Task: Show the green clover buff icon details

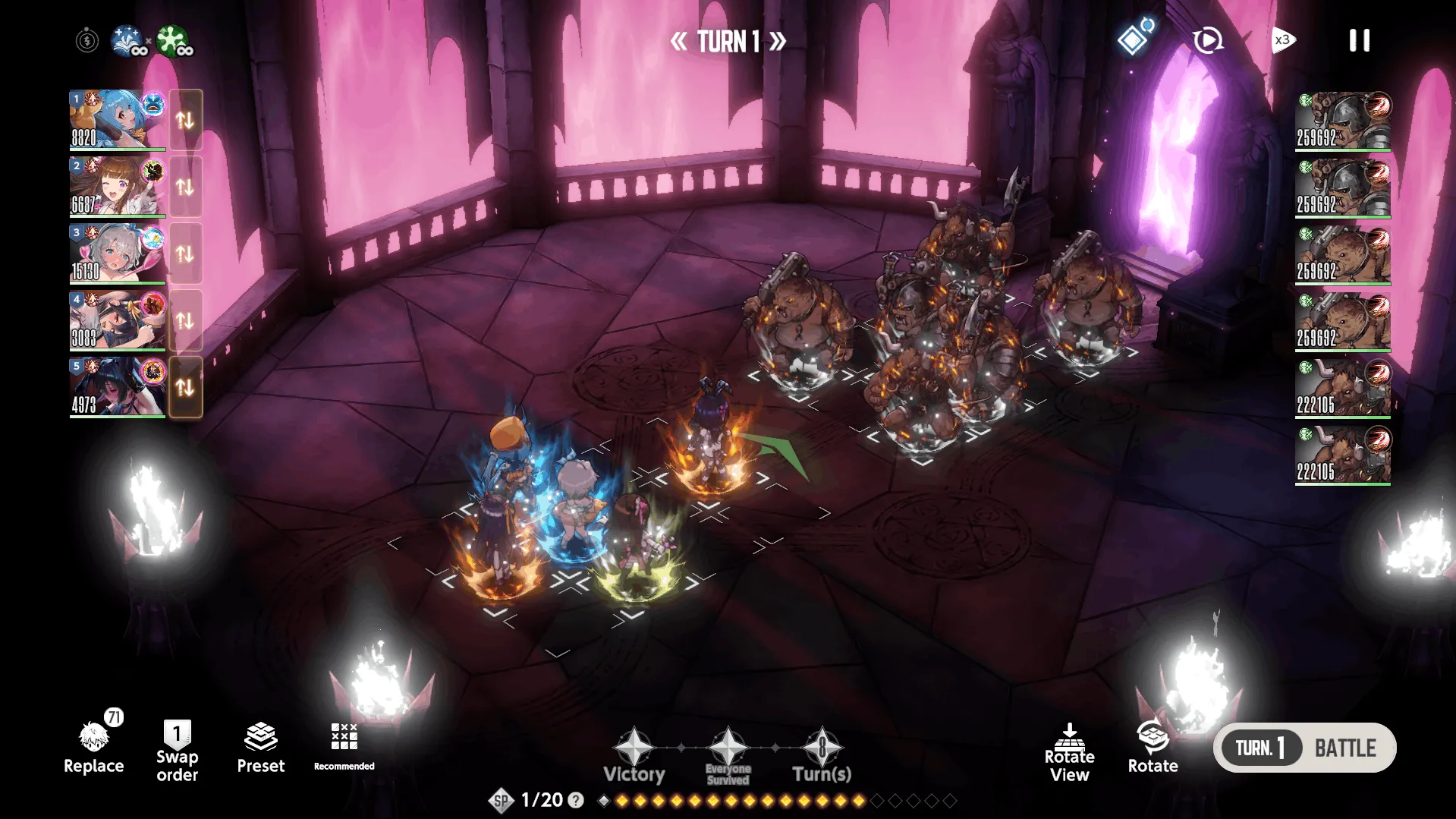Action: (173, 40)
